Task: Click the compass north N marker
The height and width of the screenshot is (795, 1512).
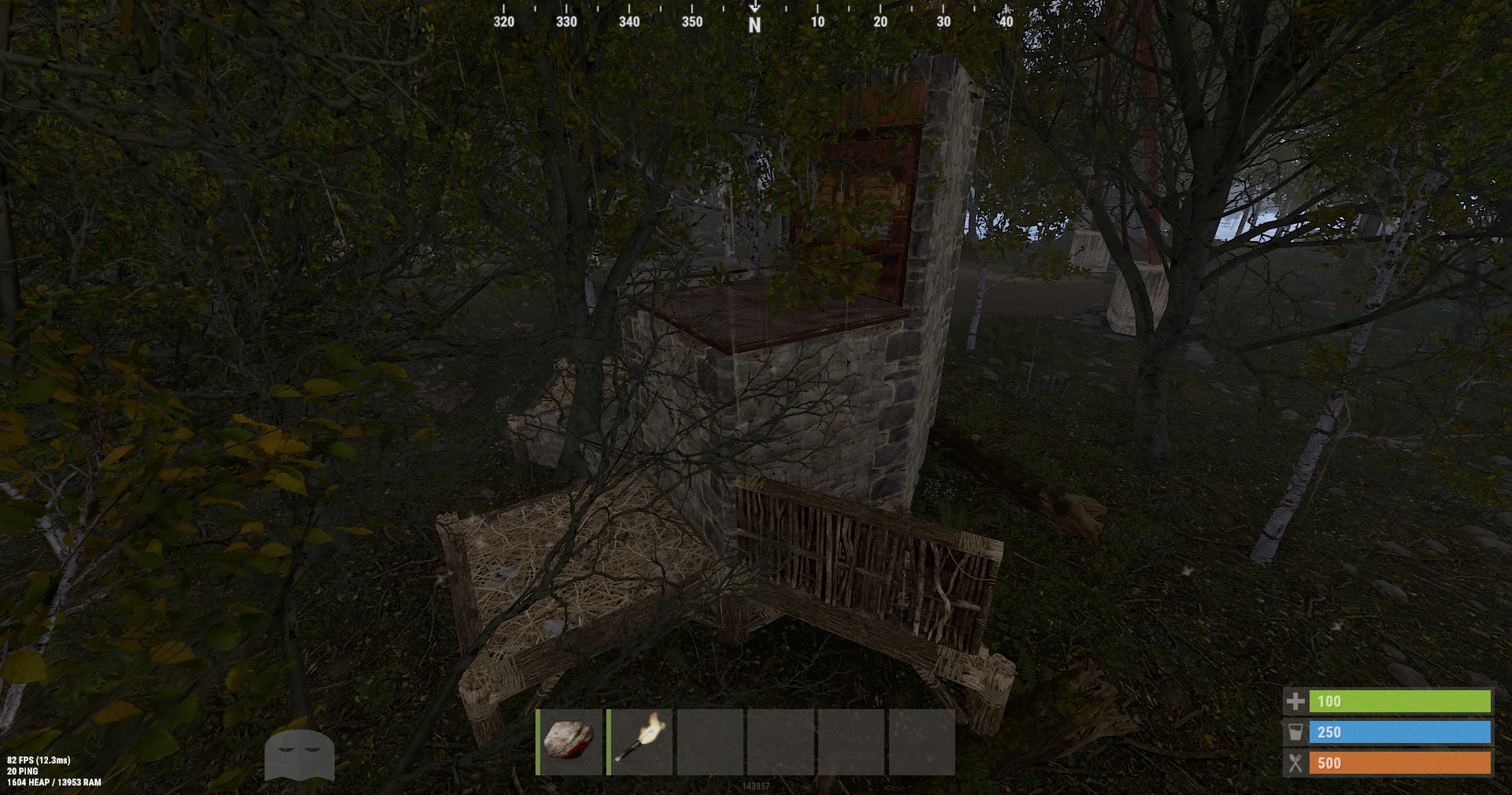Action: pyautogui.click(x=755, y=21)
